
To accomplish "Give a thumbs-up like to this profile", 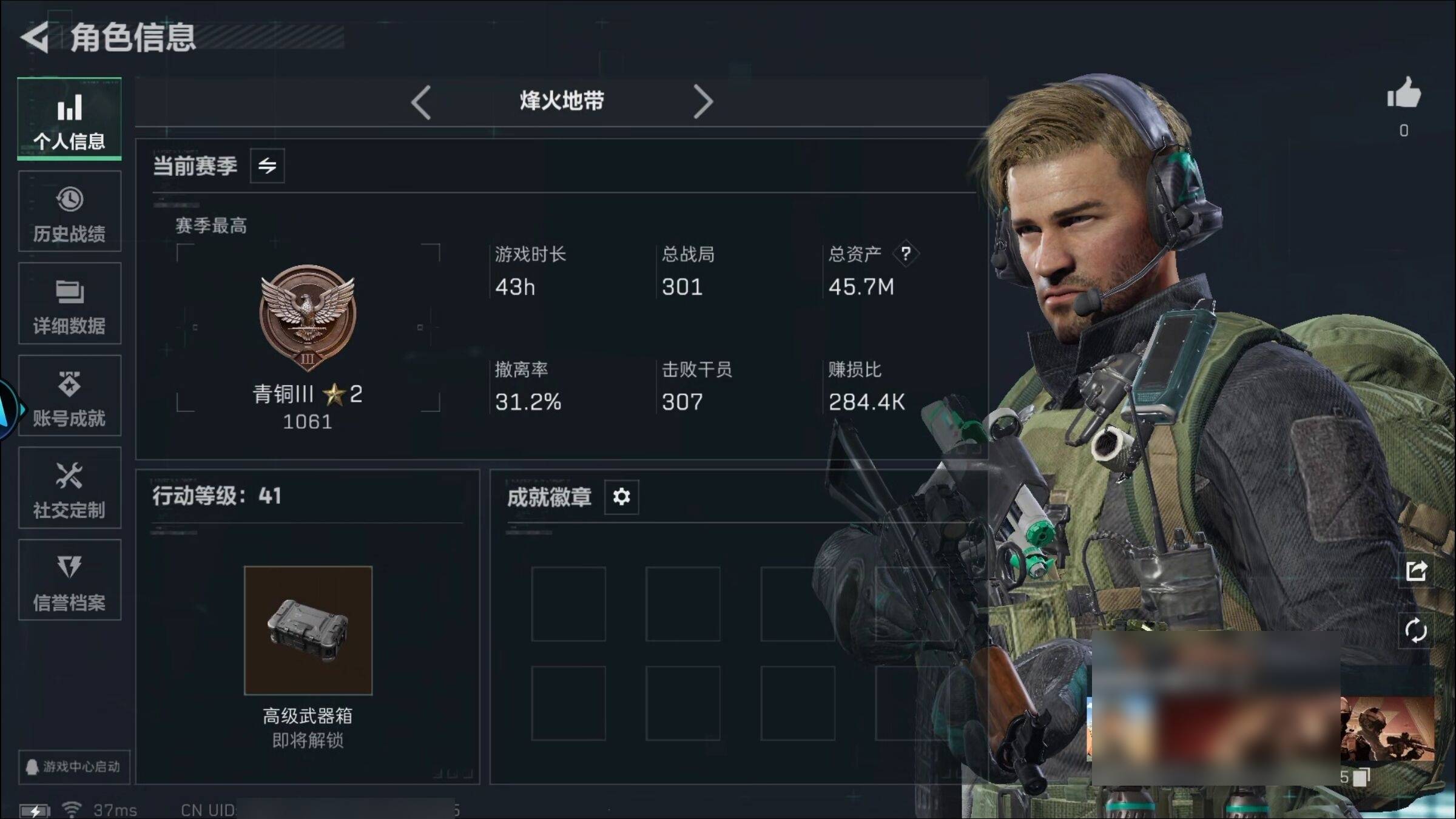I will click(1404, 94).
